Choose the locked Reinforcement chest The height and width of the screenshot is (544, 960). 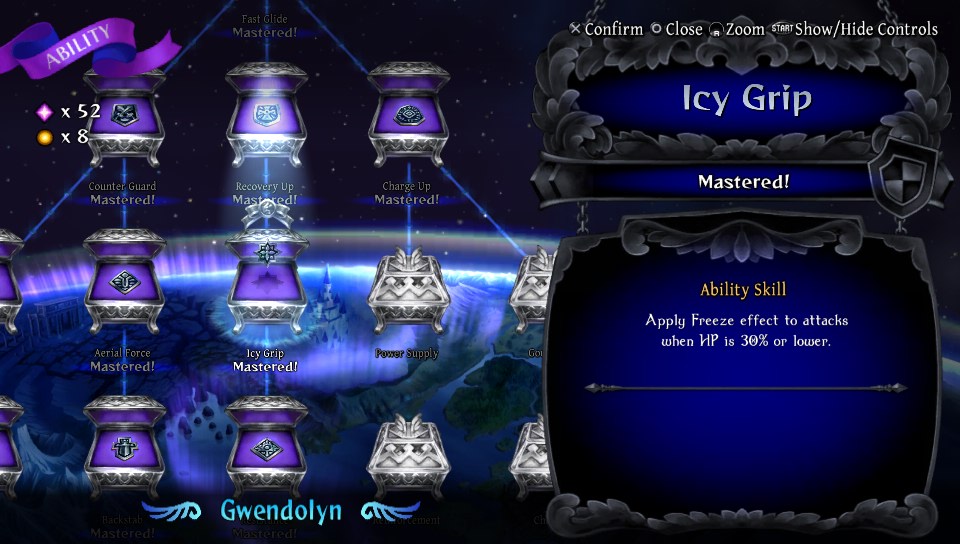click(407, 455)
